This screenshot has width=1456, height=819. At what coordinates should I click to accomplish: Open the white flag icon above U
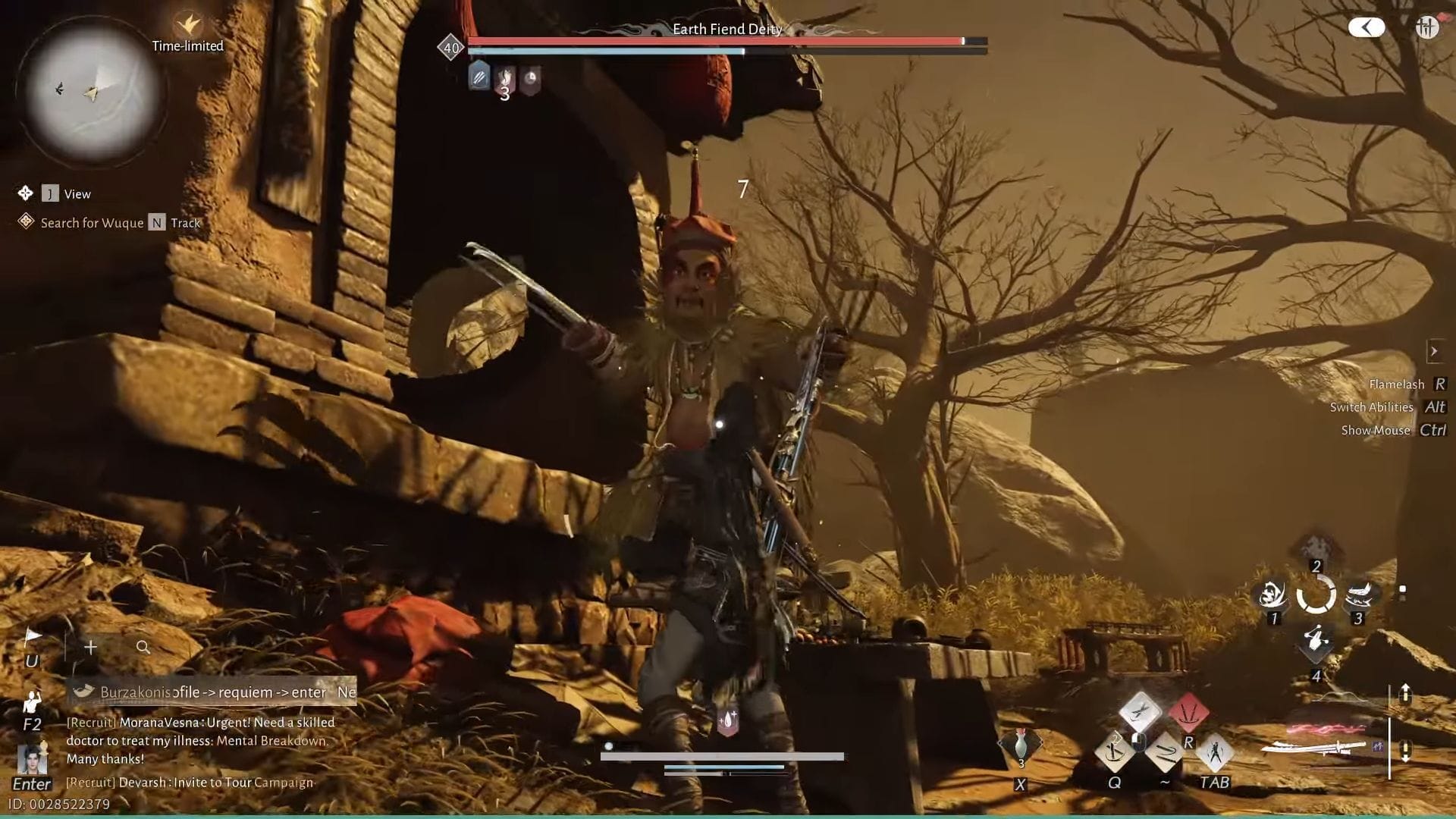click(x=33, y=637)
